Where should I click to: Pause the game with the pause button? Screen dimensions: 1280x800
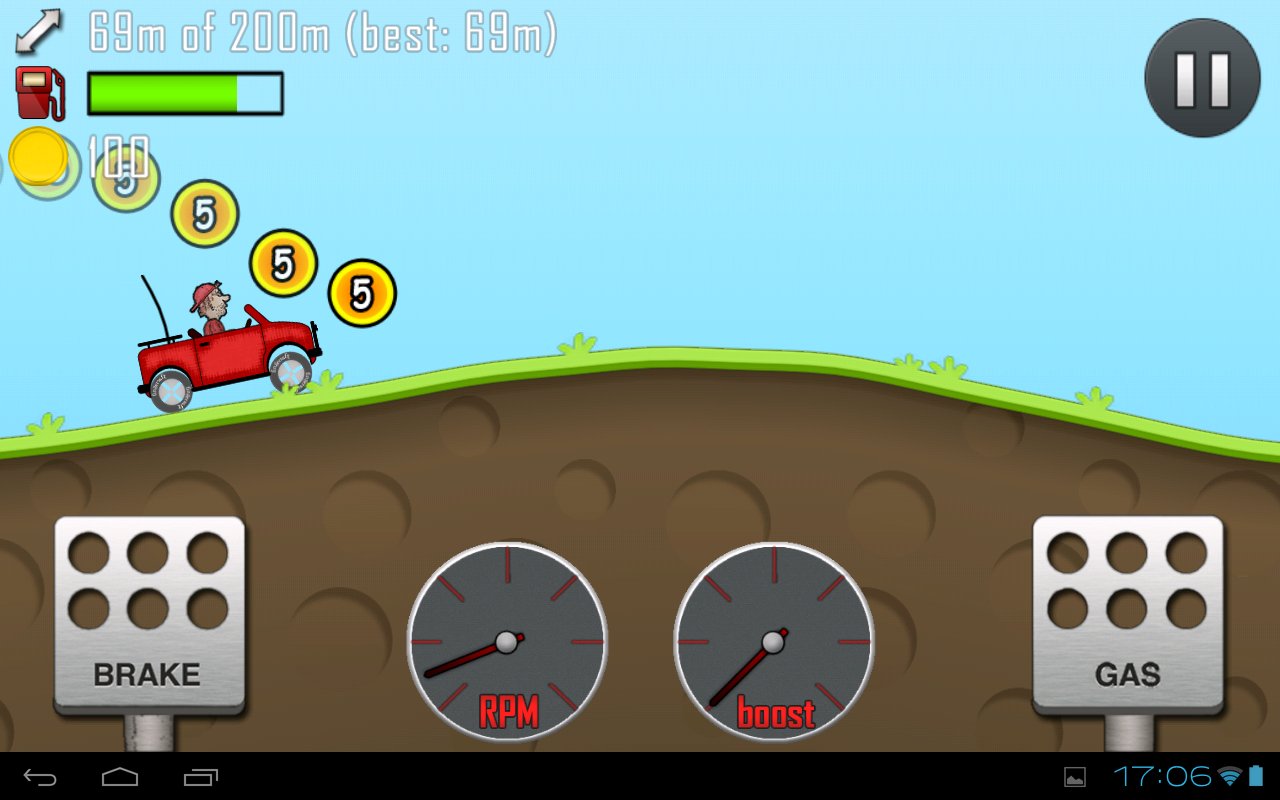pos(1202,78)
